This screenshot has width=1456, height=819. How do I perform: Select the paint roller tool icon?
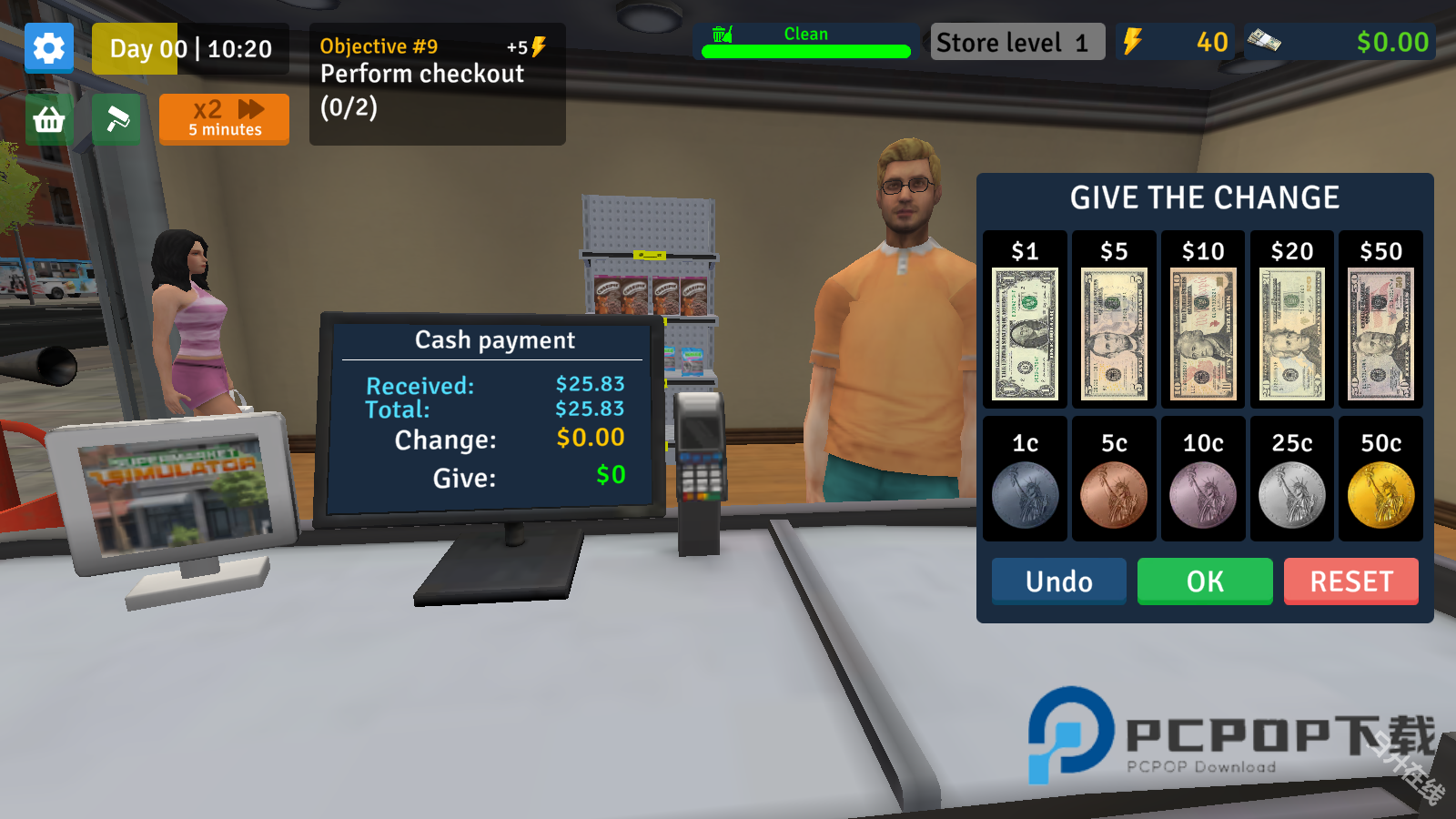coord(116,119)
